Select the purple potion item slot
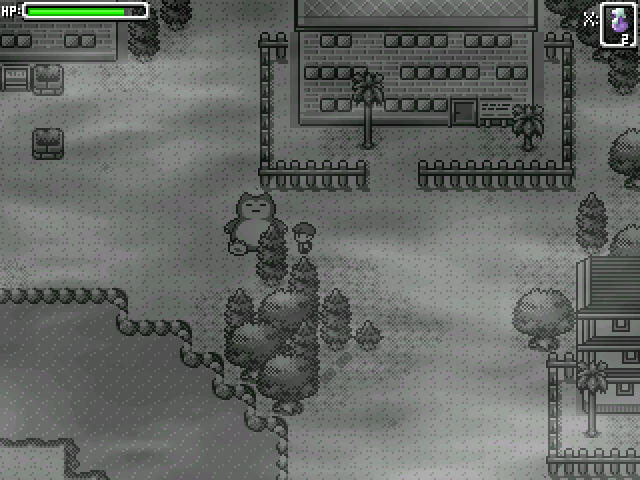640x480 pixels. (x=617, y=24)
